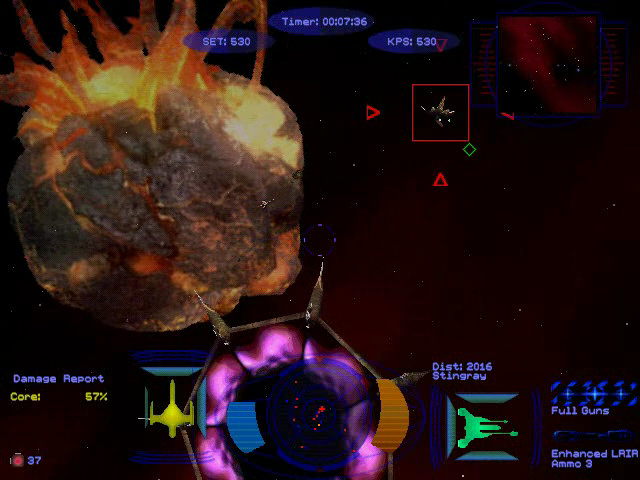Image resolution: width=640 pixels, height=480 pixels.
Task: Open the top-right video display panel
Action: pos(548,64)
